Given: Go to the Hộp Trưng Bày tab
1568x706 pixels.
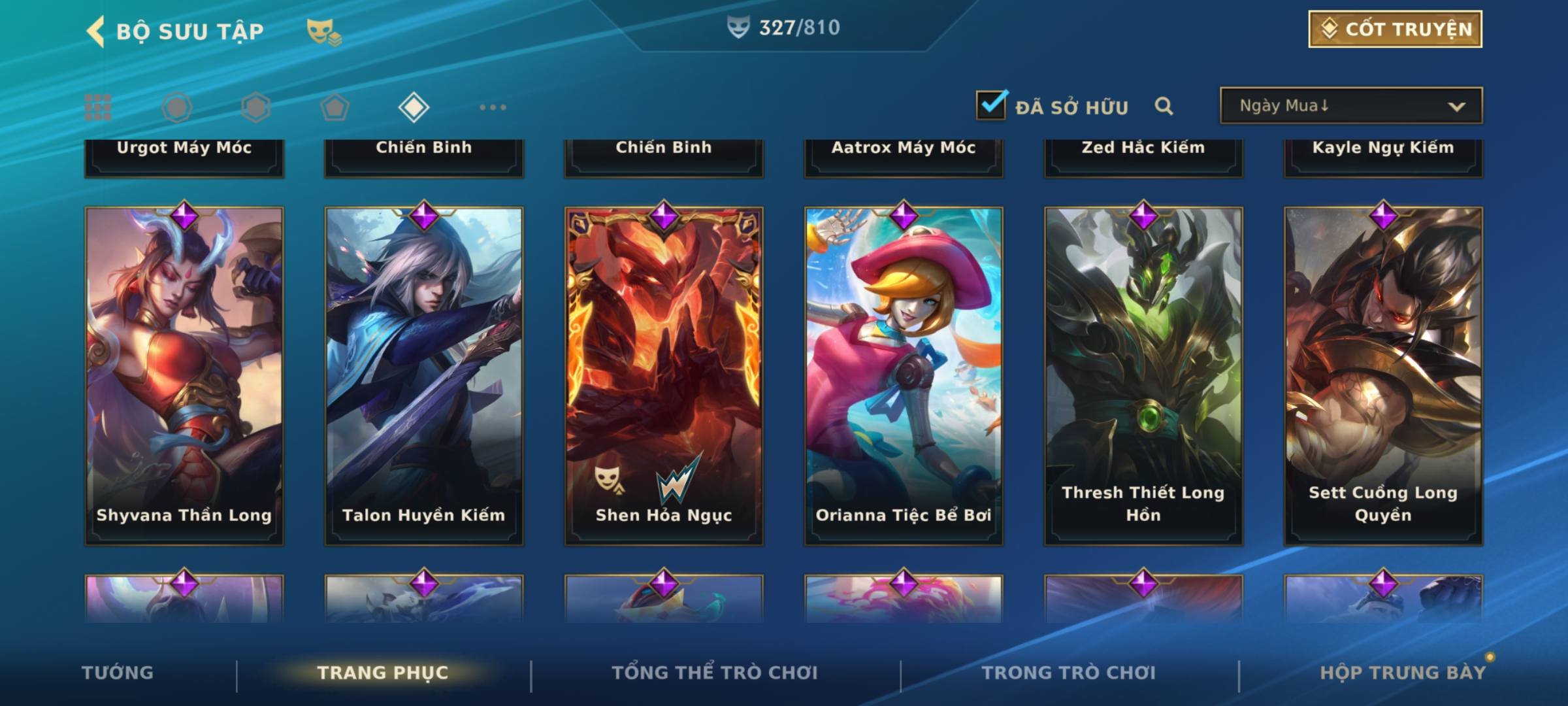Looking at the screenshot, I should point(1402,673).
